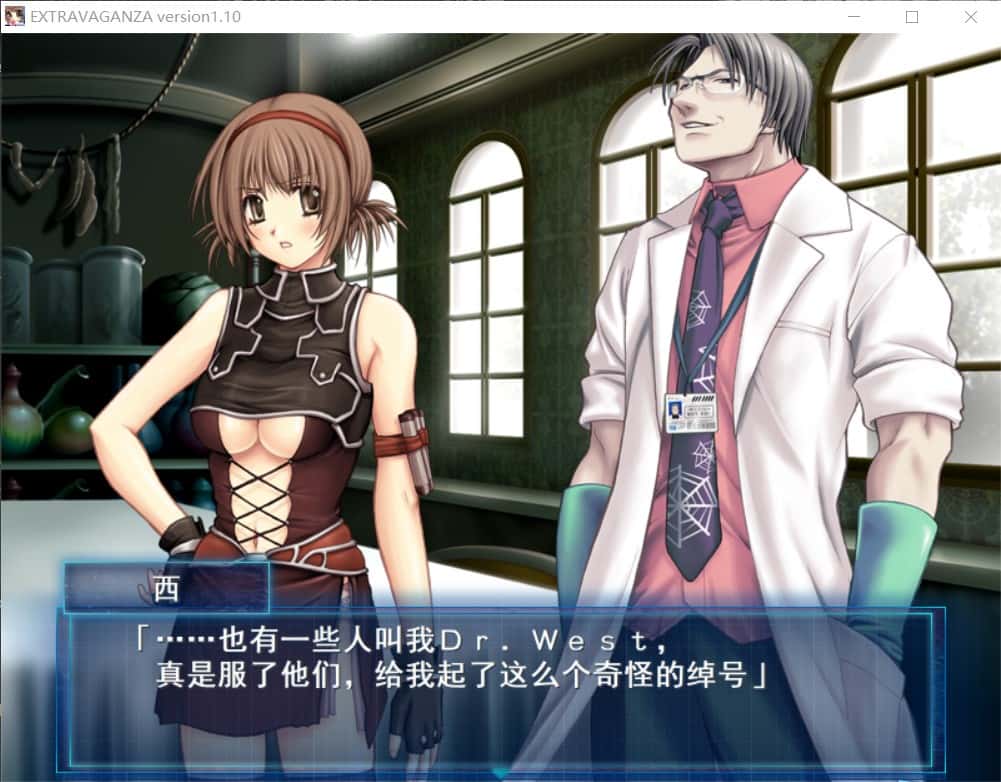Minimize the game window

pyautogui.click(x=852, y=17)
